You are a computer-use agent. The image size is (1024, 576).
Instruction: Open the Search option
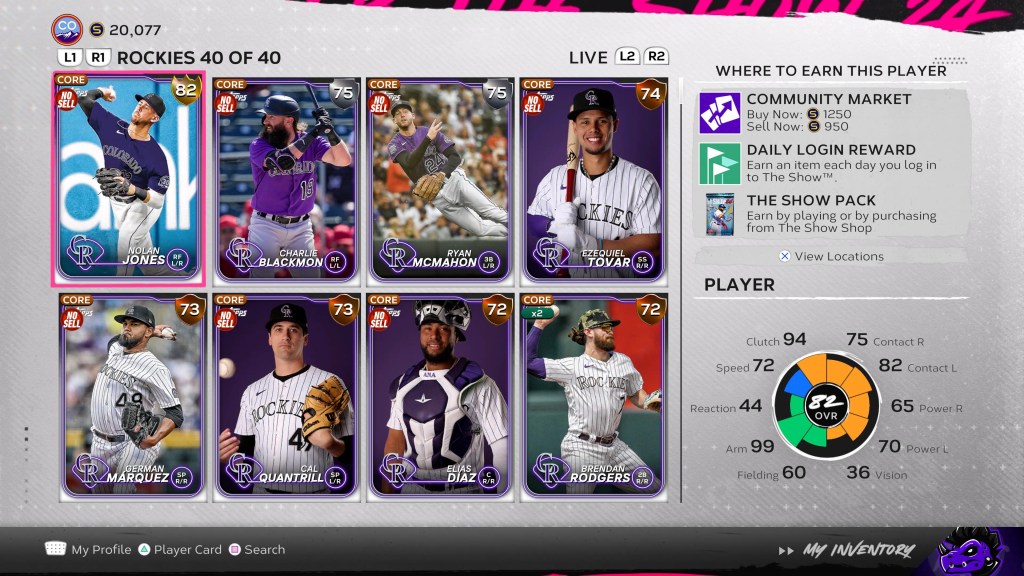(256, 549)
